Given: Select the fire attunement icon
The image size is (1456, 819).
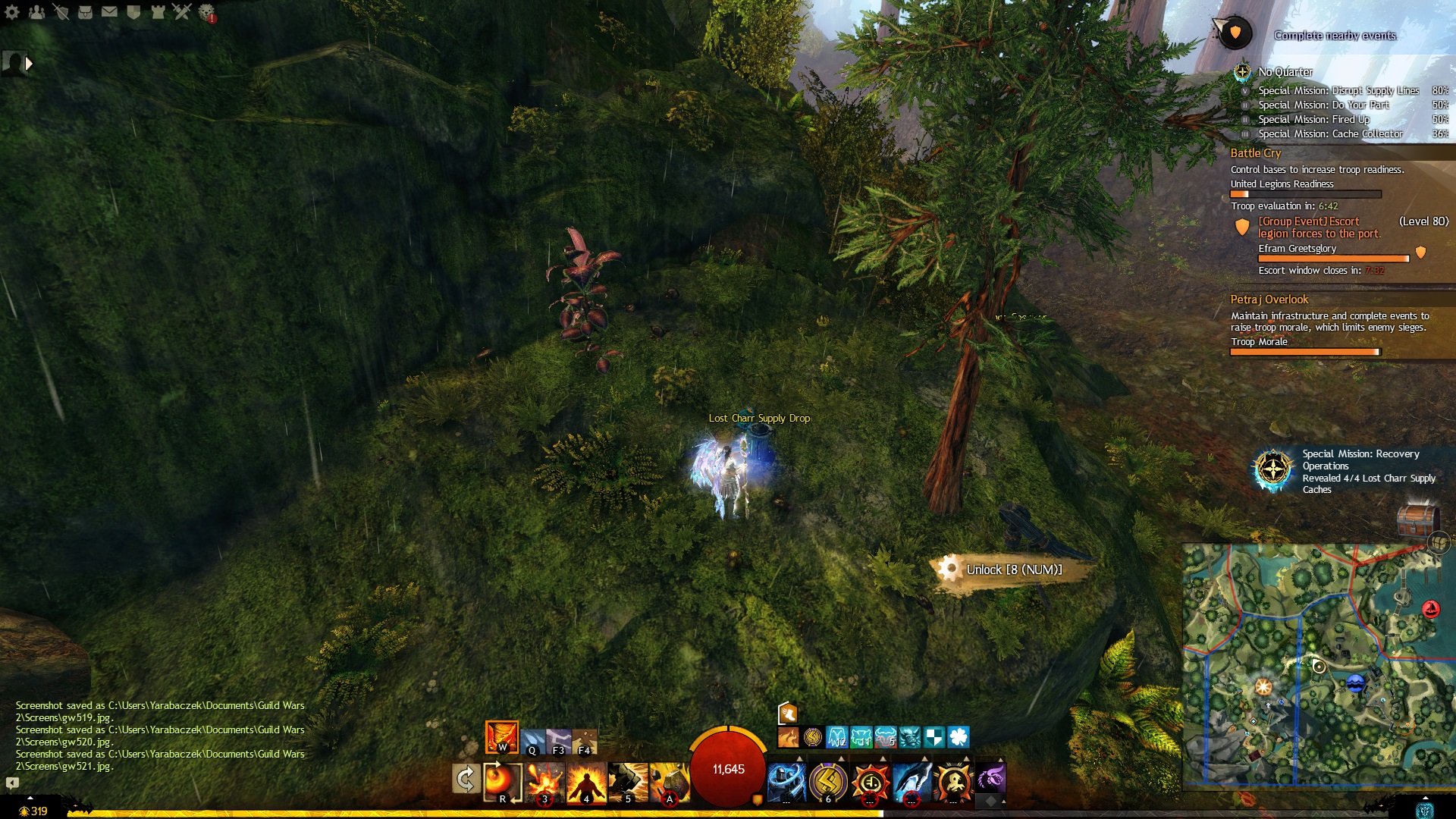Looking at the screenshot, I should [502, 736].
